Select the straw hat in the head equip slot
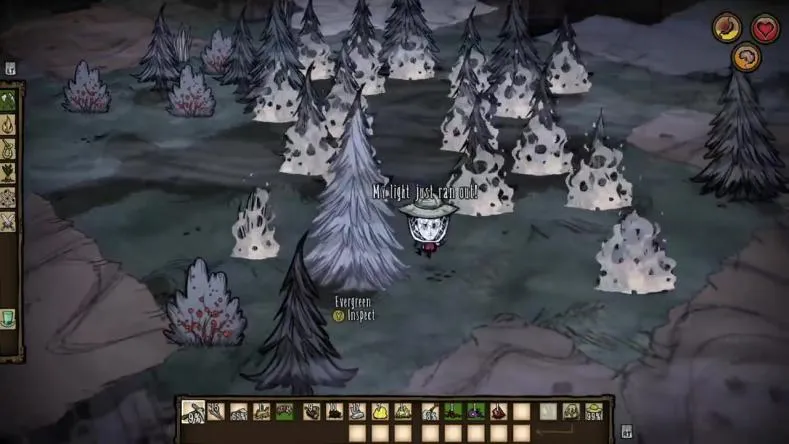The width and height of the screenshot is (789, 444). pos(596,411)
